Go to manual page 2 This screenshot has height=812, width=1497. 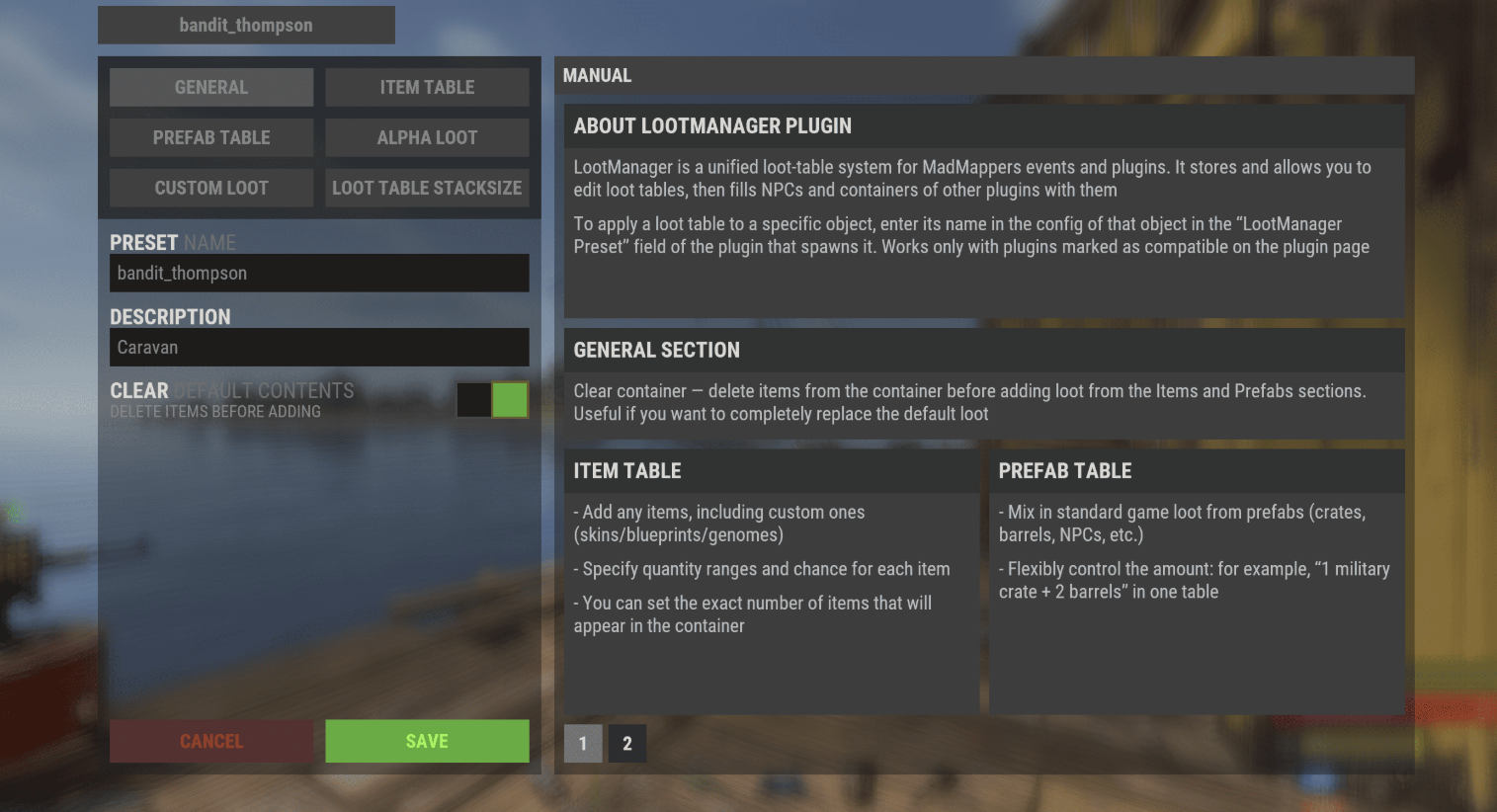(627, 744)
